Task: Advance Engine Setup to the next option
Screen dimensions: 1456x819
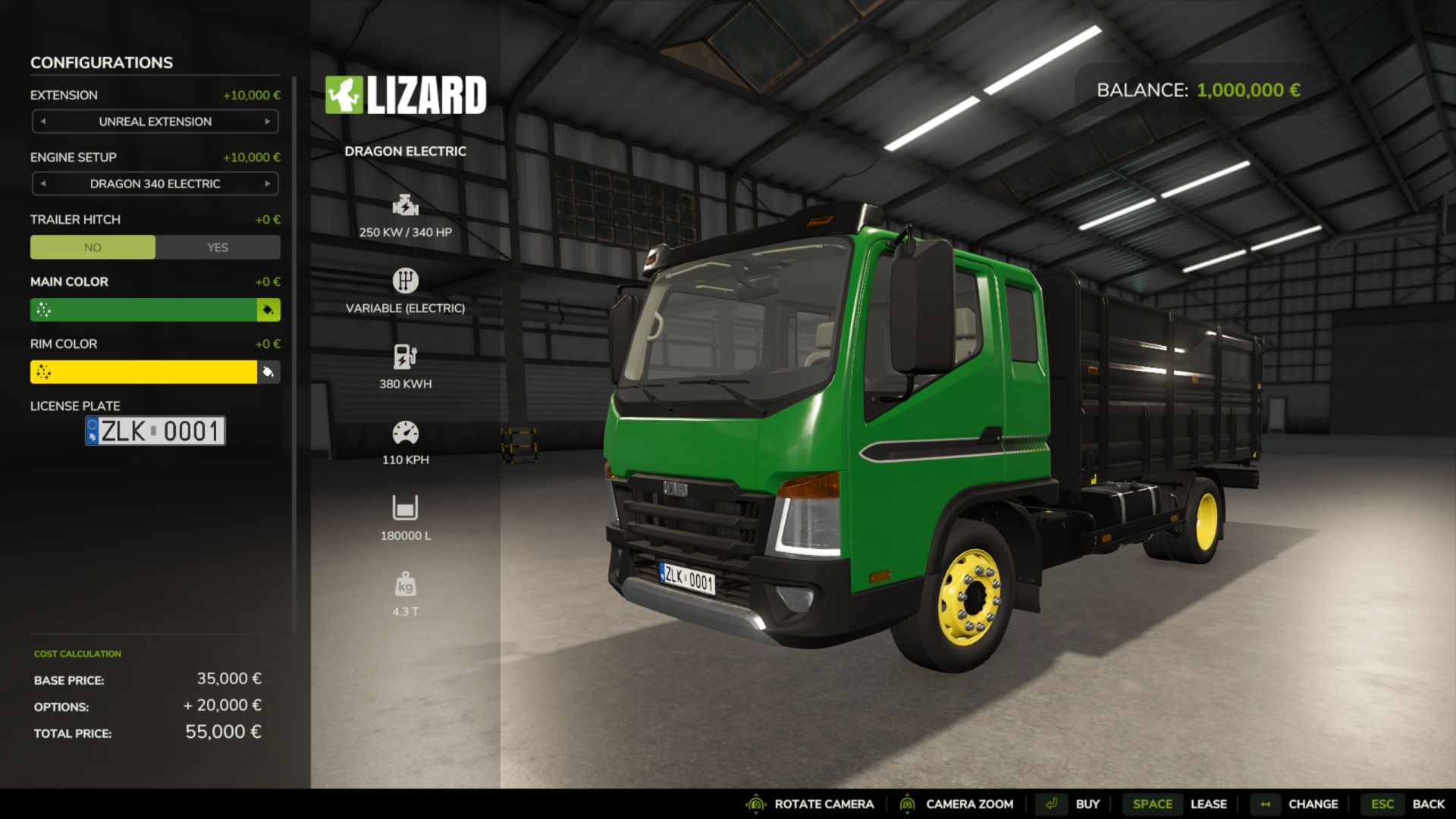Action: 268,184
